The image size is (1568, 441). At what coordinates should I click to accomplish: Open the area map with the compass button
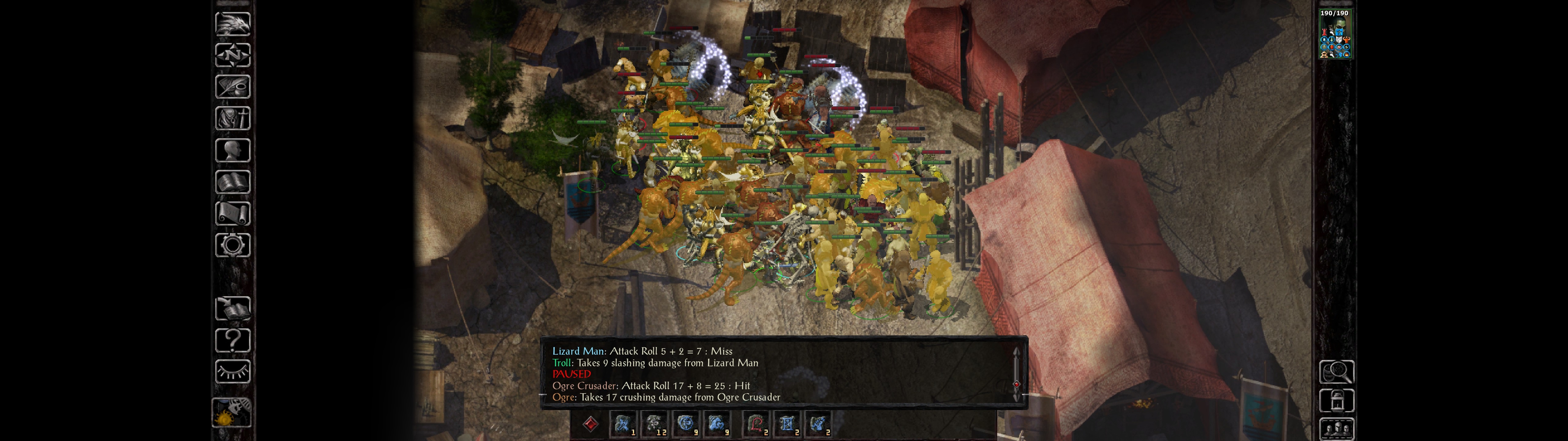(232, 55)
